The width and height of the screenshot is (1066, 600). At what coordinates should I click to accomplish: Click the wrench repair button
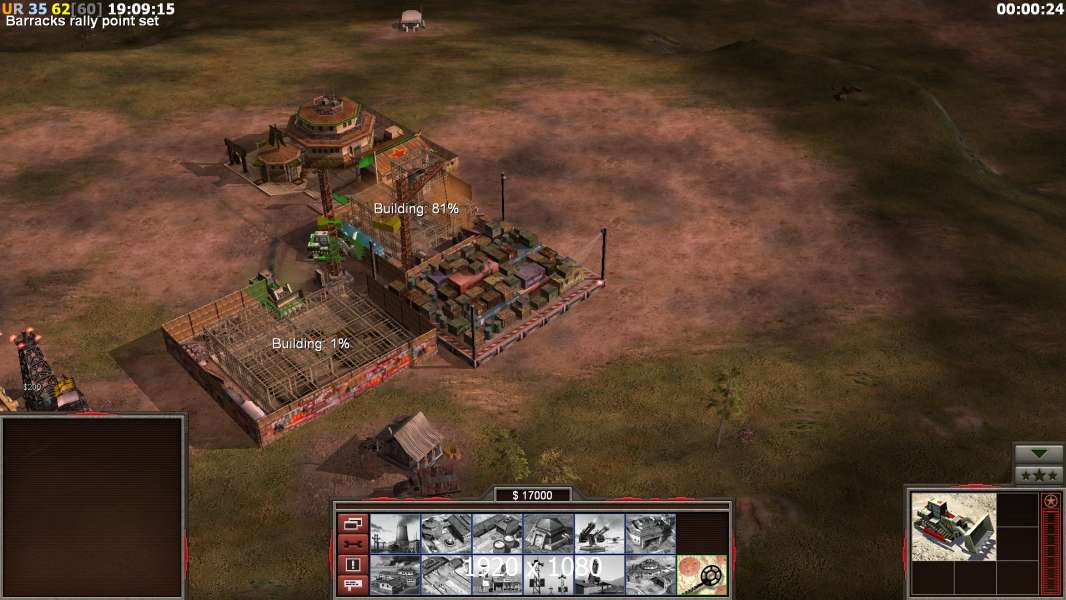click(x=352, y=543)
